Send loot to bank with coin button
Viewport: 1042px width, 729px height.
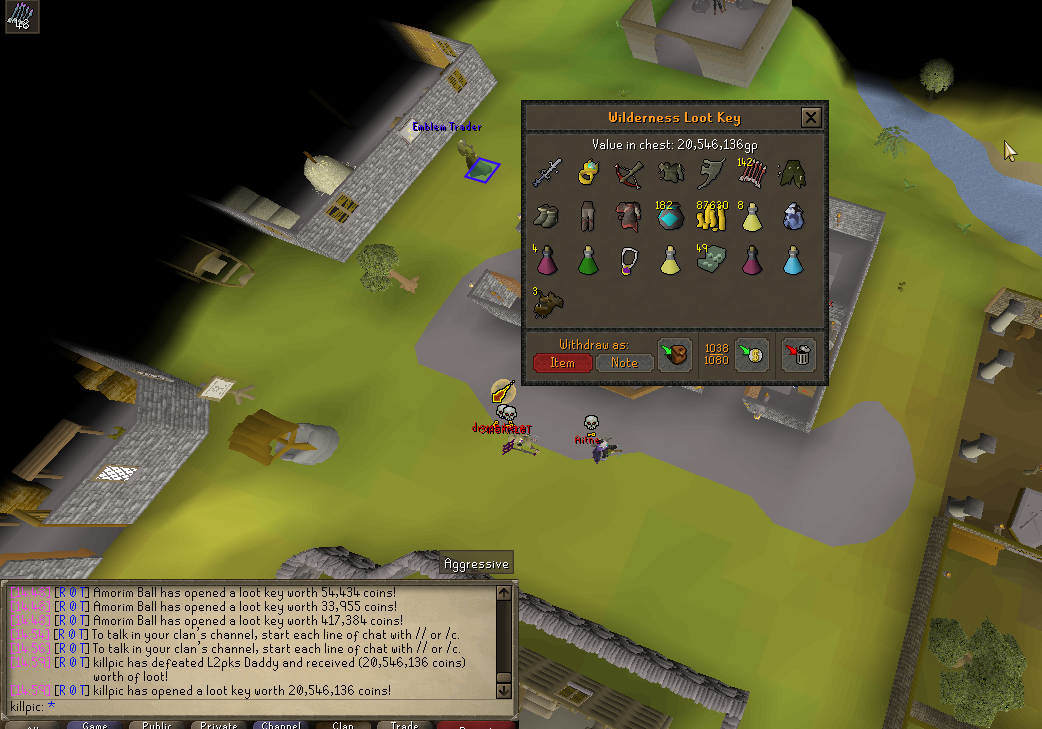tap(751, 354)
